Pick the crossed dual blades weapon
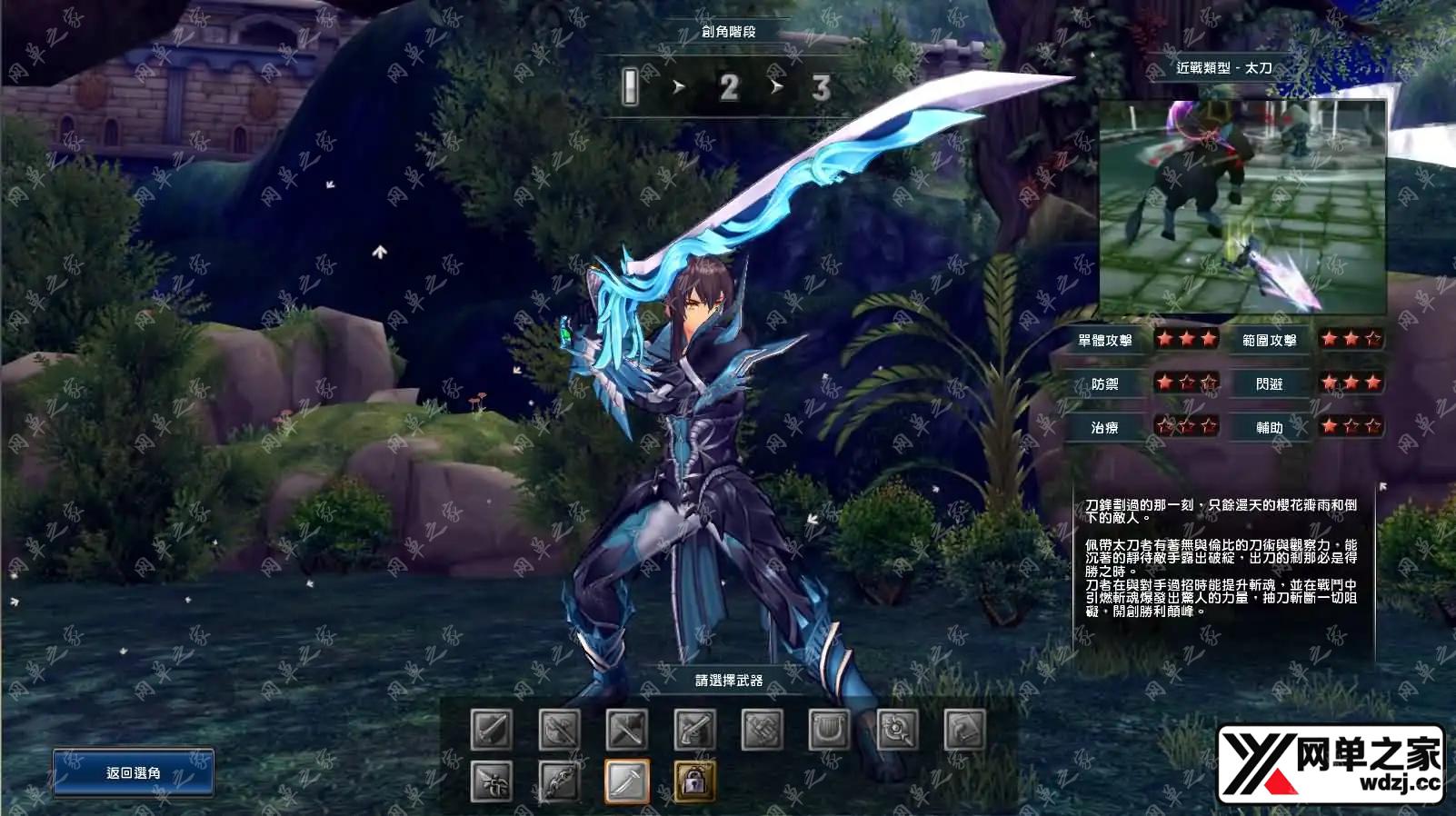The width and height of the screenshot is (1456, 816). [627, 729]
